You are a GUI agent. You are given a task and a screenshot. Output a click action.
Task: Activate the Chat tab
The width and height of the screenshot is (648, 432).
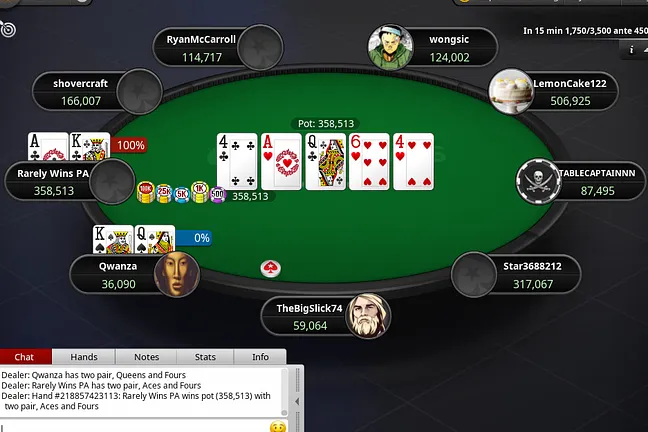(24, 357)
